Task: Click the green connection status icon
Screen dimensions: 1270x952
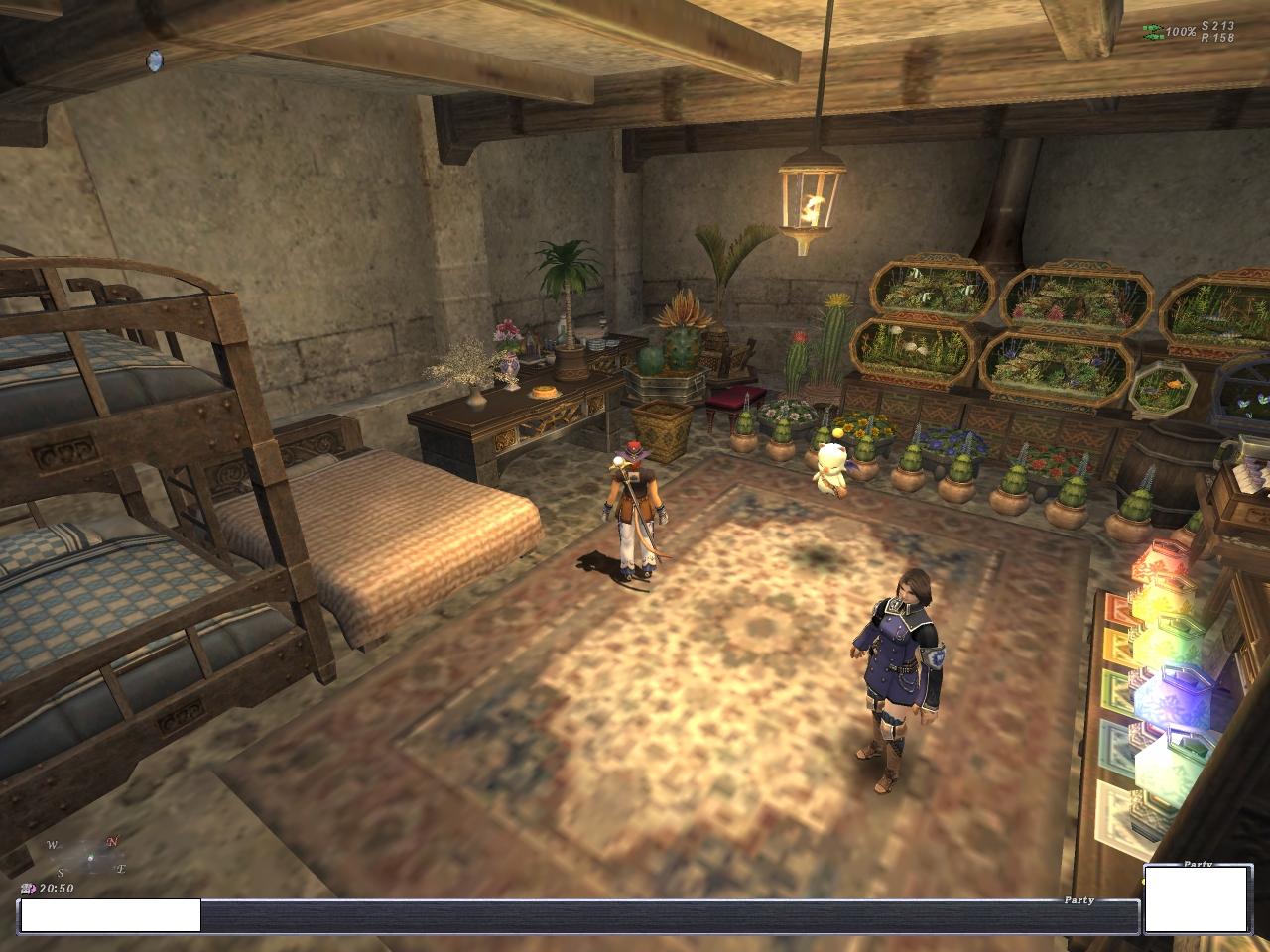Action: pos(1152,32)
